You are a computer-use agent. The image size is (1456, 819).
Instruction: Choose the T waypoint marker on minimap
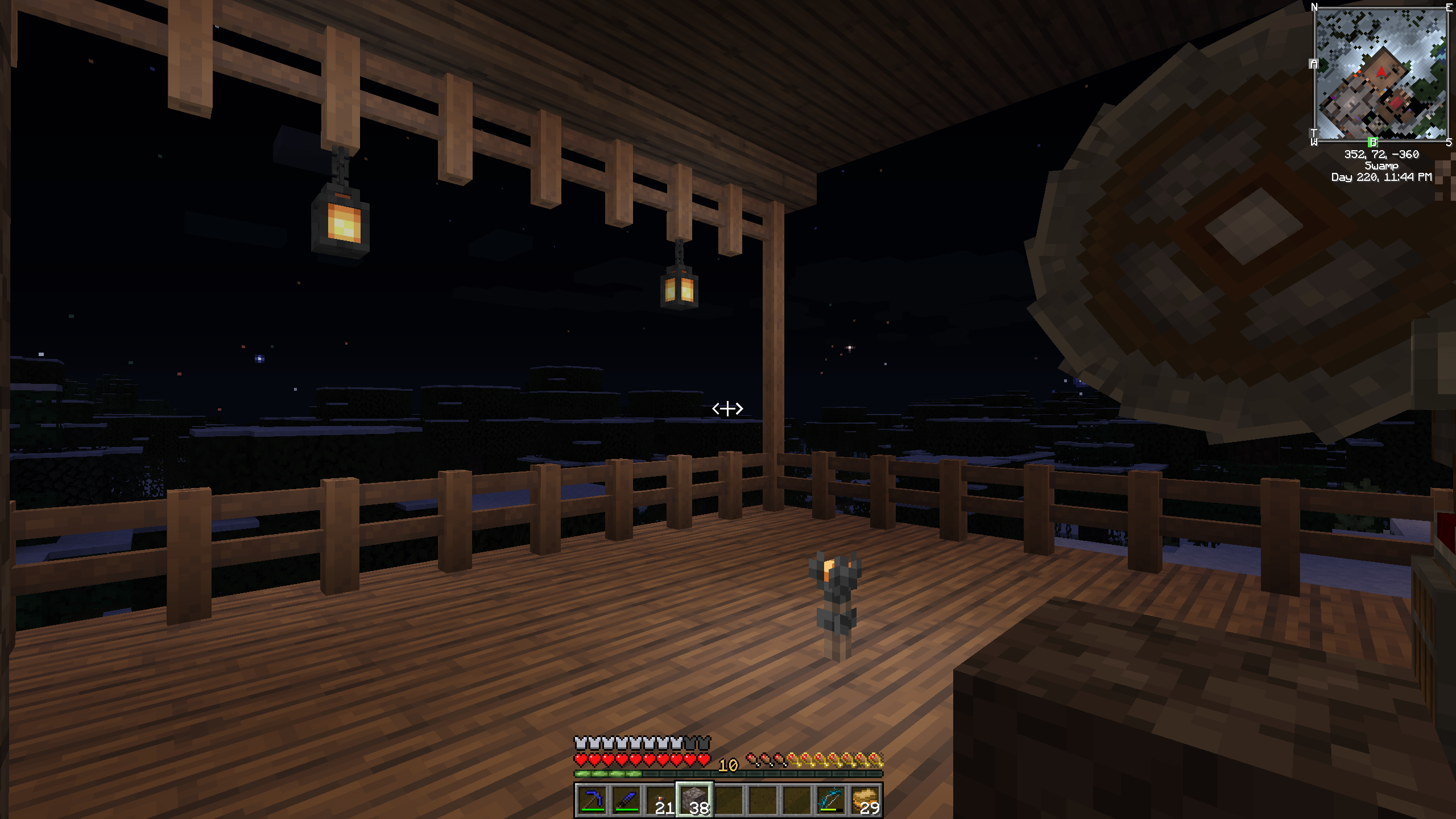1314,133
